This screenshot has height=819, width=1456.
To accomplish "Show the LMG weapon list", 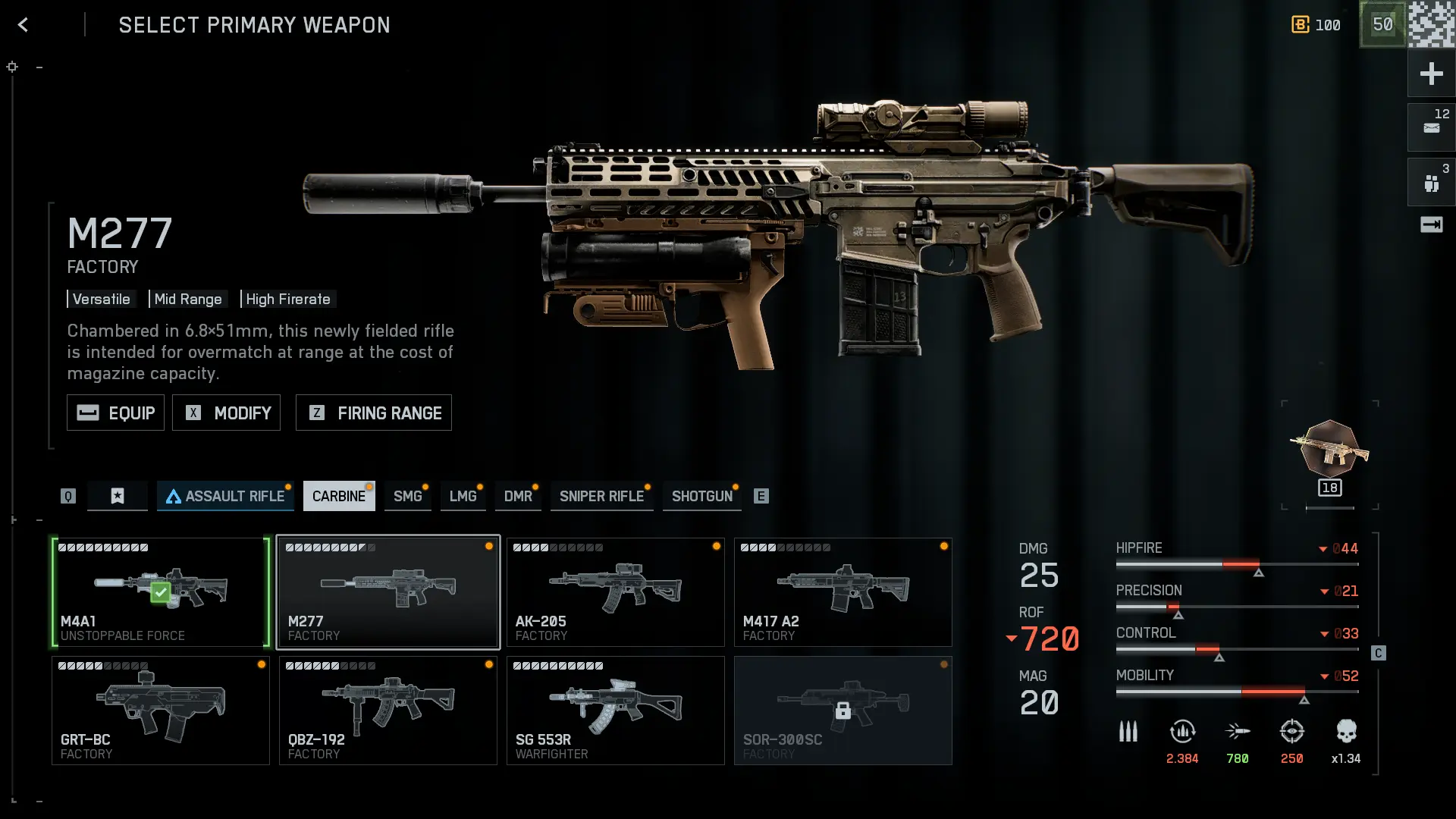I will point(463,496).
